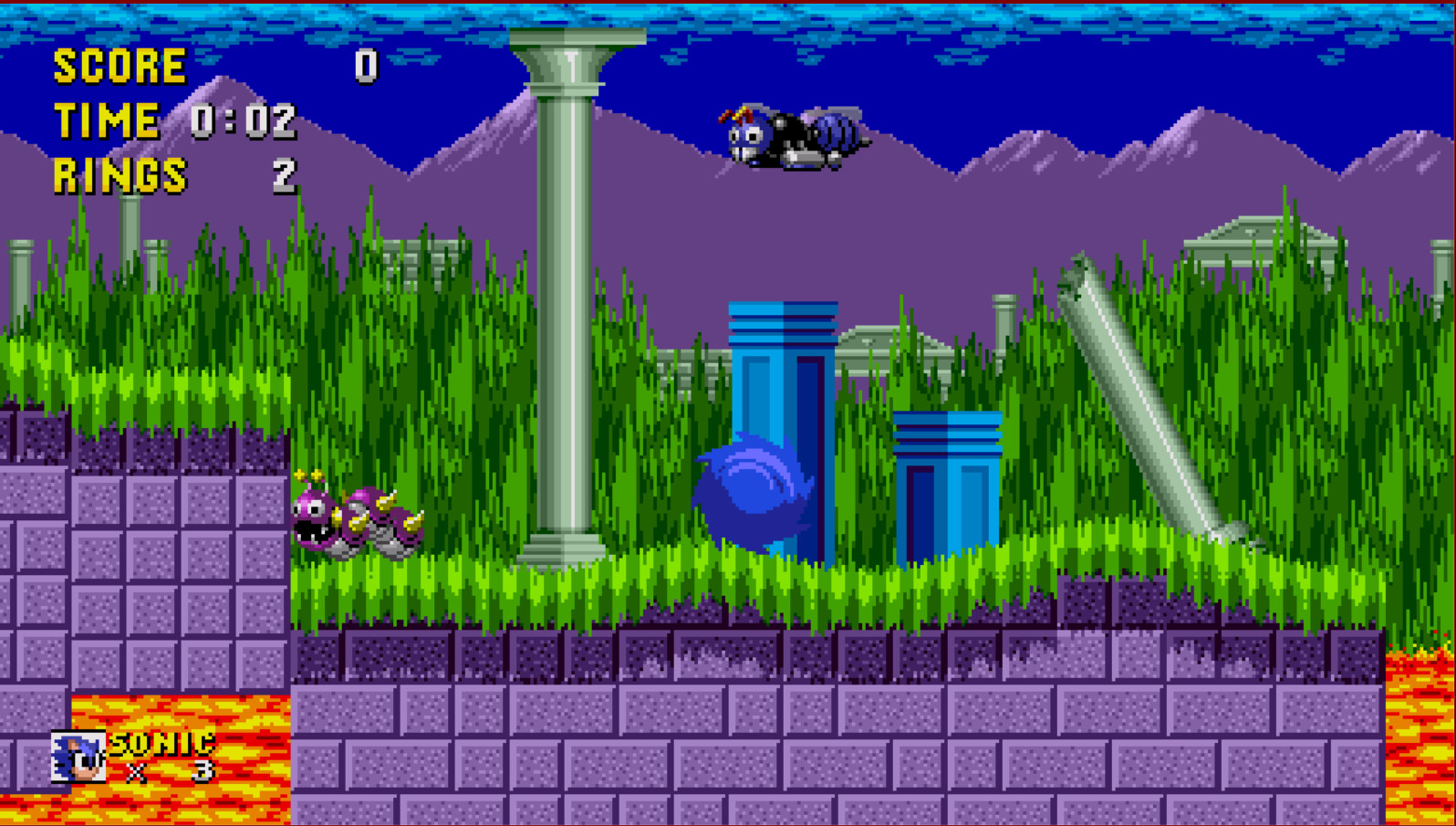This screenshot has height=826, width=1456.
Task: Click the score value showing 0
Action: [365, 64]
